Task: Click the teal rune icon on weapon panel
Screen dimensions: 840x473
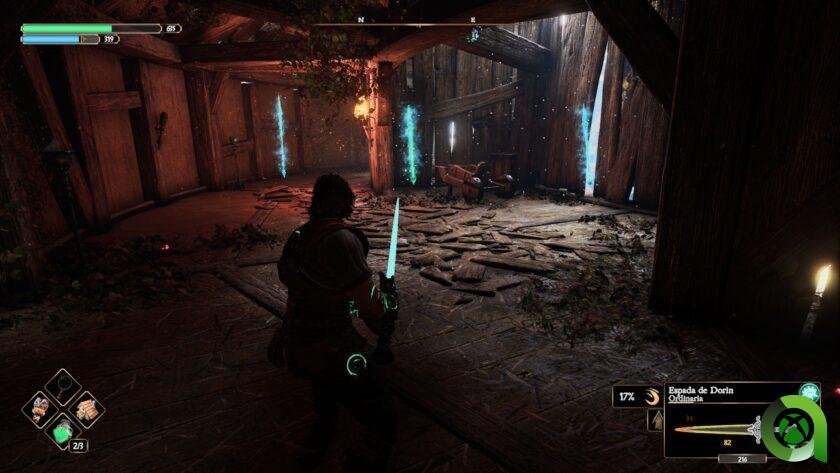Action: (809, 392)
